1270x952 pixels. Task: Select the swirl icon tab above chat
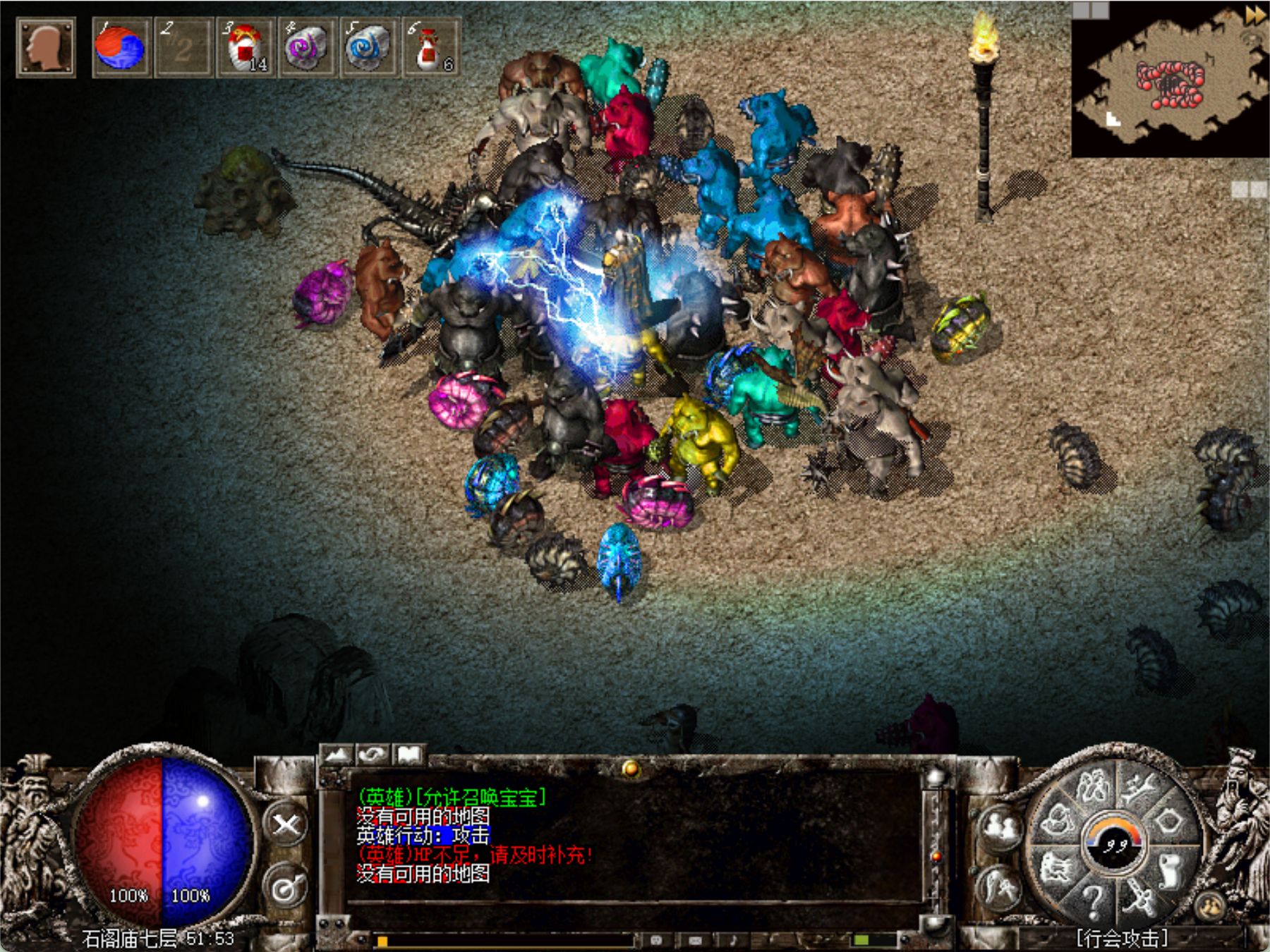coord(373,755)
